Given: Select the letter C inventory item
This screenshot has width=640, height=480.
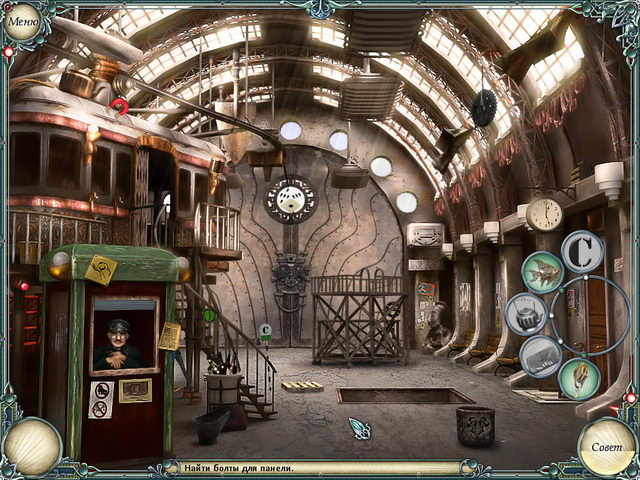Looking at the screenshot, I should click(x=581, y=251).
